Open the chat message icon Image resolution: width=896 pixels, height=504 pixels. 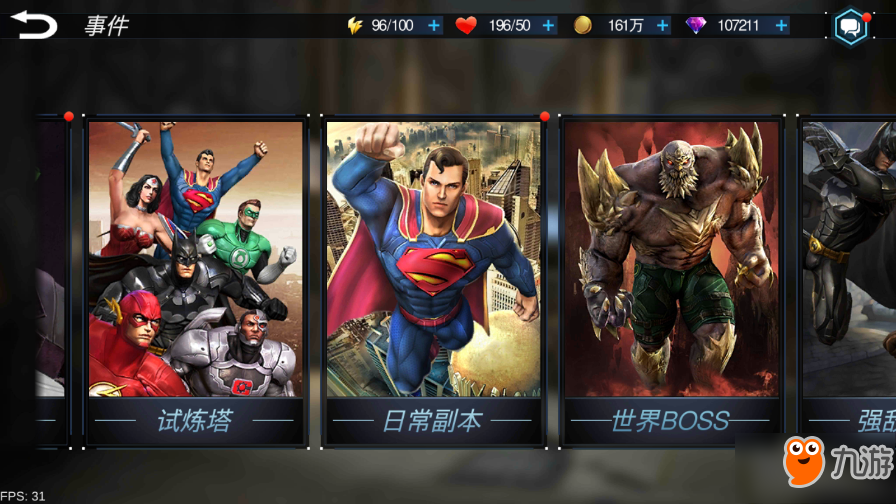851,27
